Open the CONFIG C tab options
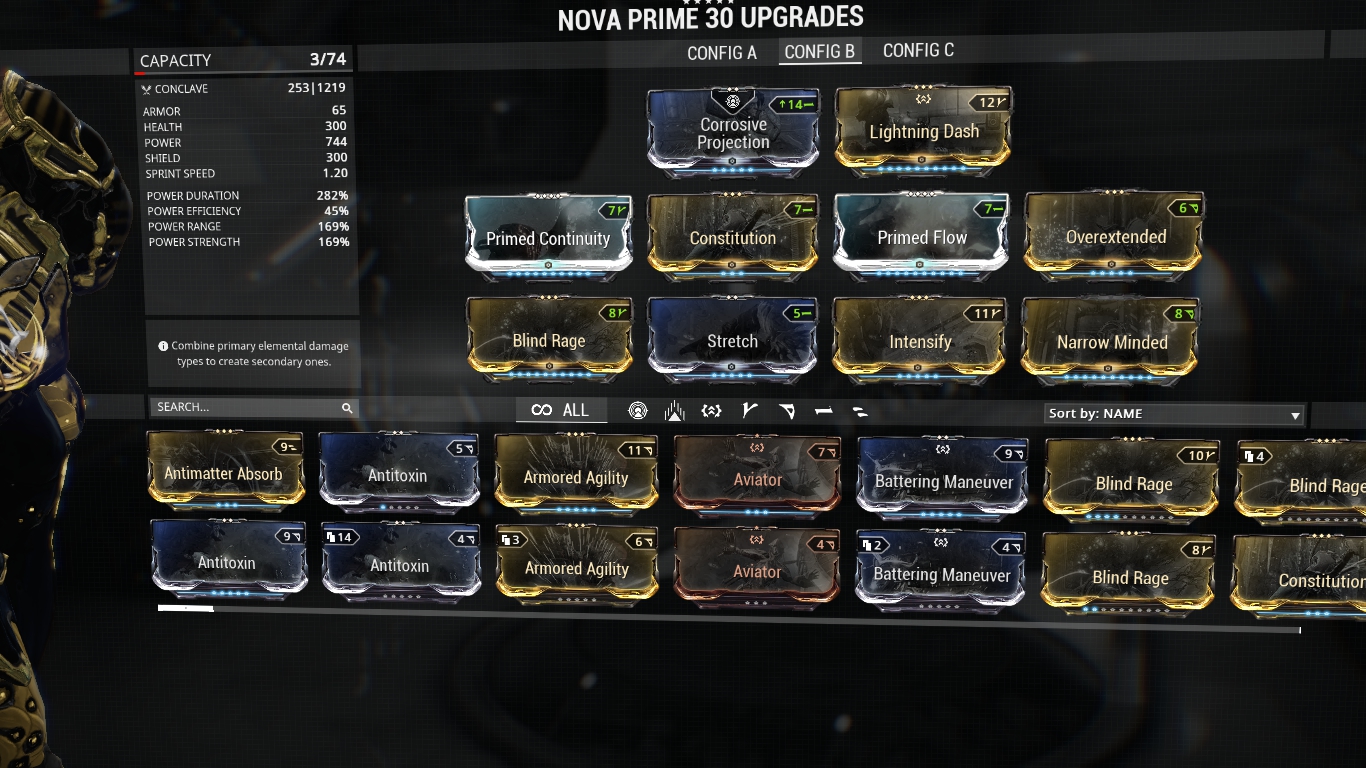Viewport: 1366px width, 768px height. pos(918,50)
